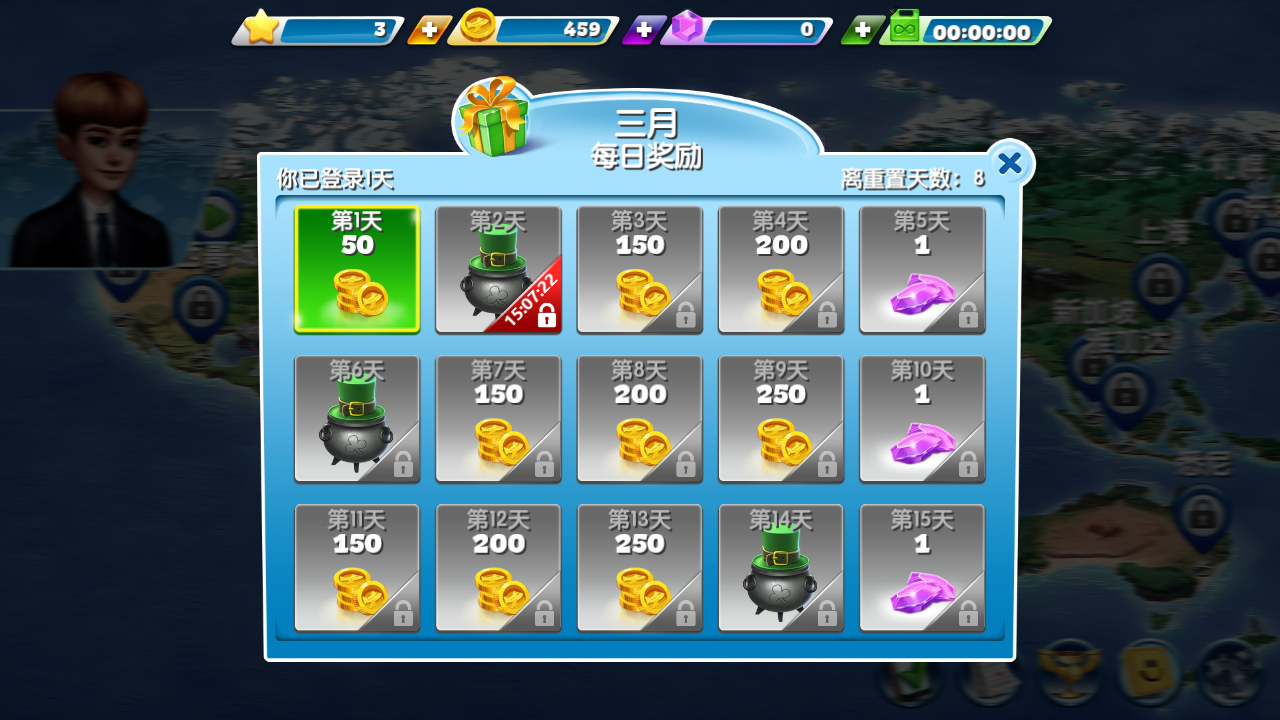Choose the Day 15 purple gem reward

[922, 567]
